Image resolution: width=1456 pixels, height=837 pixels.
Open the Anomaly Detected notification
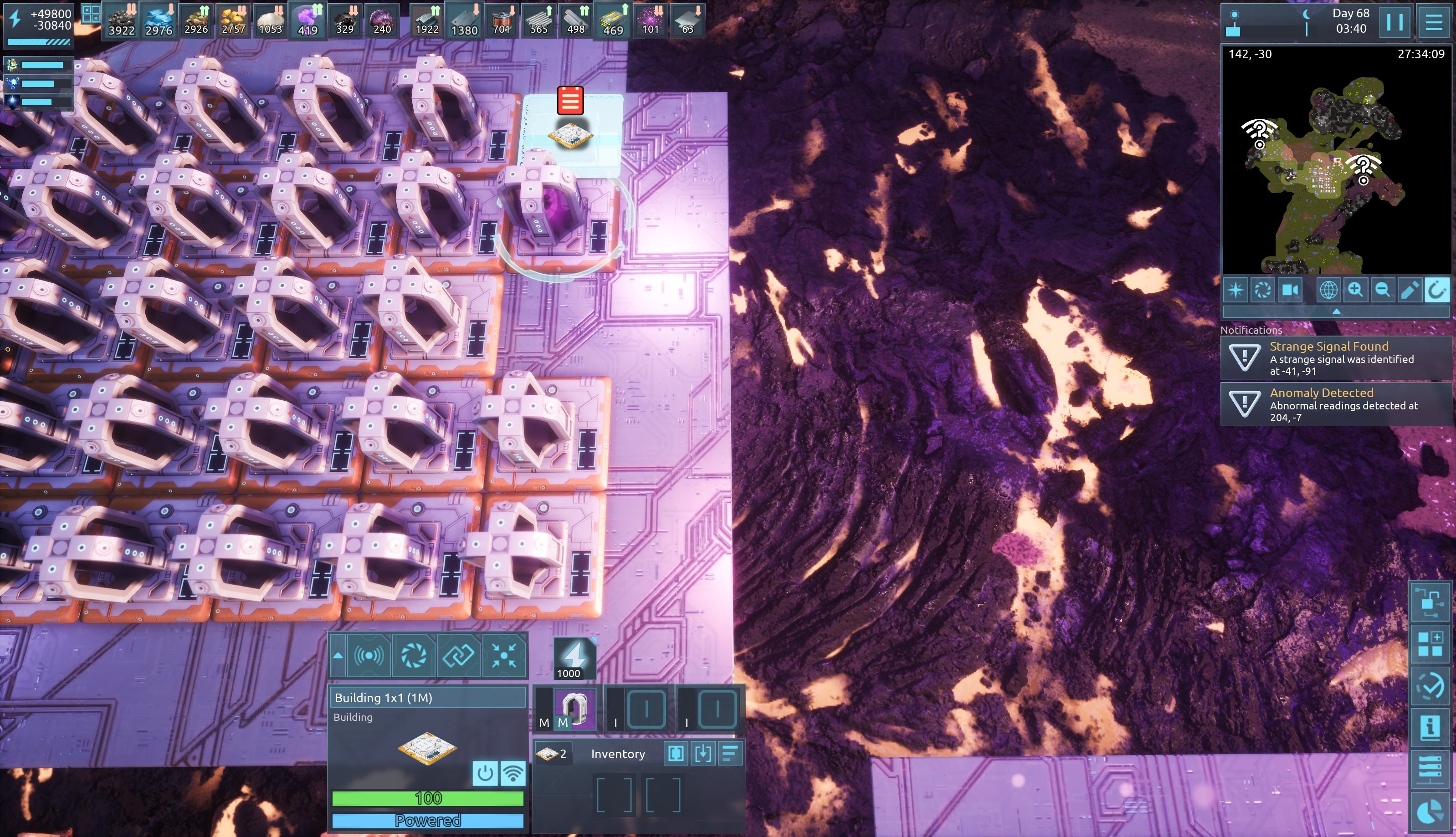pyautogui.click(x=1336, y=405)
